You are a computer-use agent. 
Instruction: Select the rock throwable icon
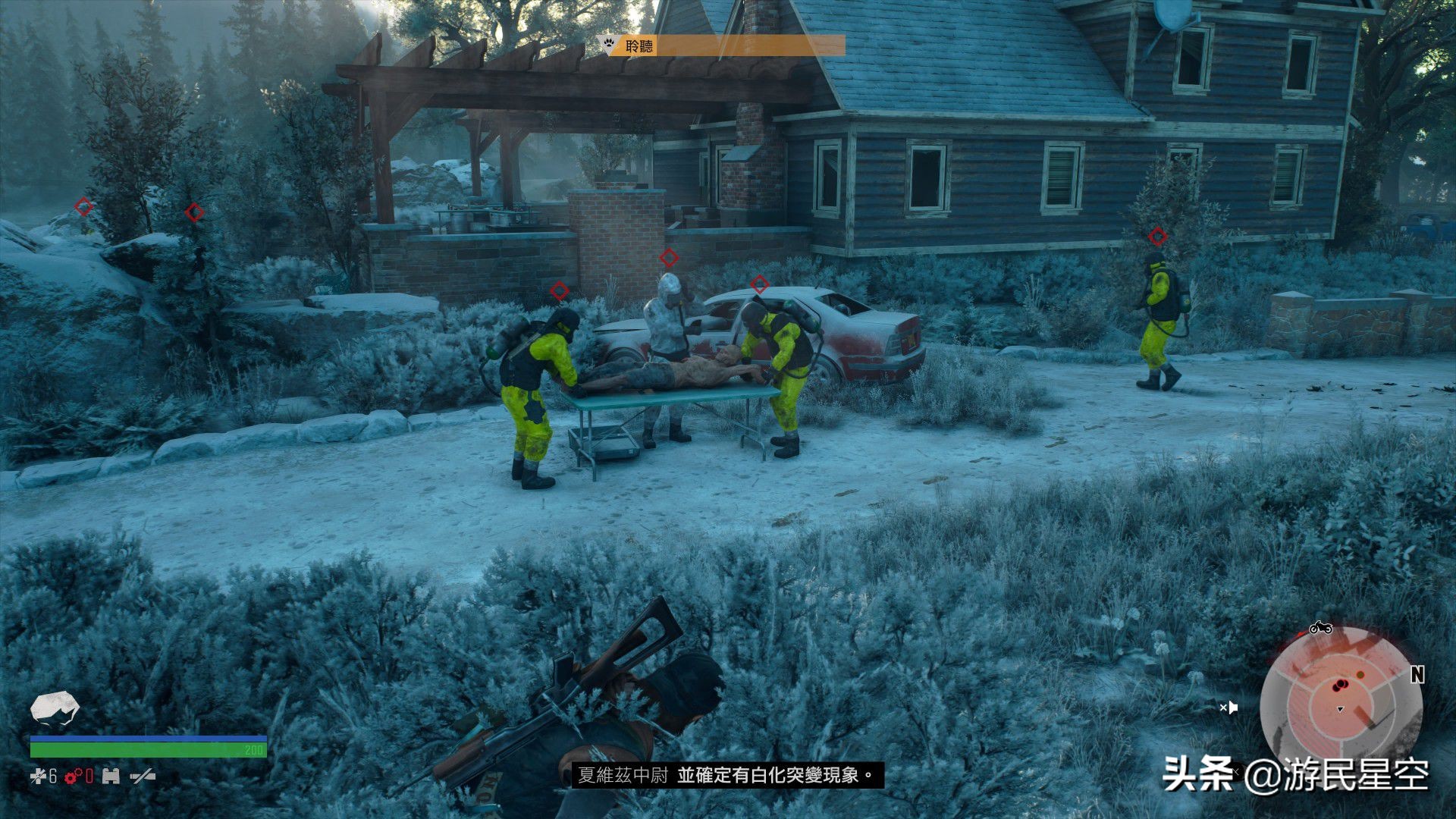coord(55,708)
